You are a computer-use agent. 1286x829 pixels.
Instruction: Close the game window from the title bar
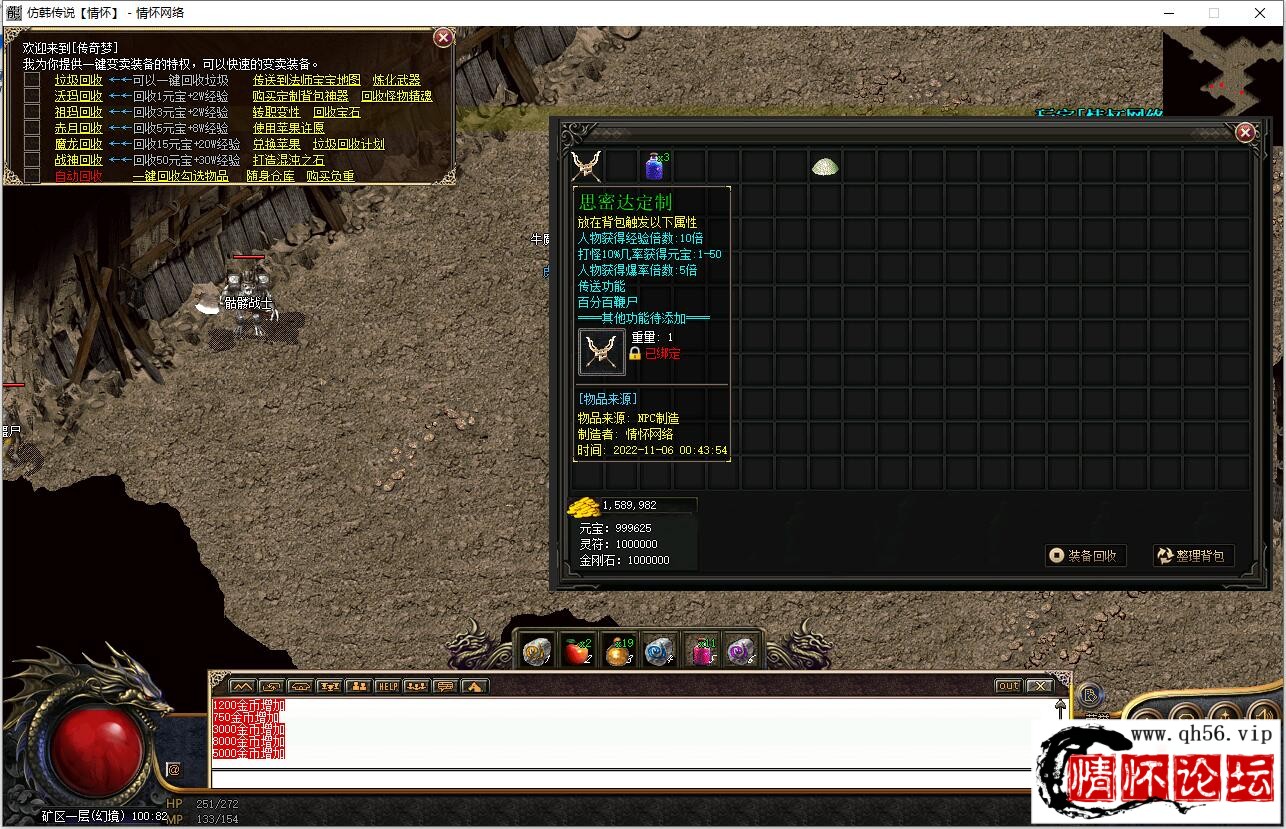point(1260,13)
